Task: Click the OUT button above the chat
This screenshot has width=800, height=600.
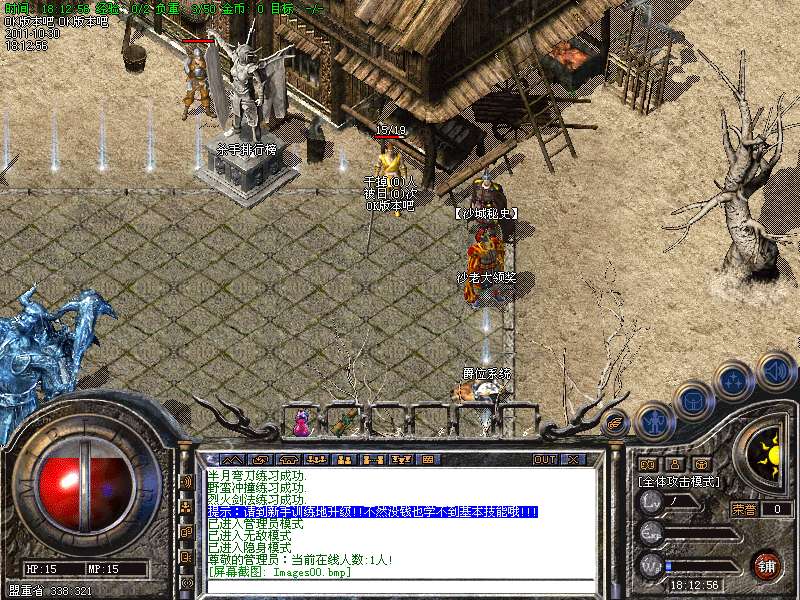Action: pos(544,459)
